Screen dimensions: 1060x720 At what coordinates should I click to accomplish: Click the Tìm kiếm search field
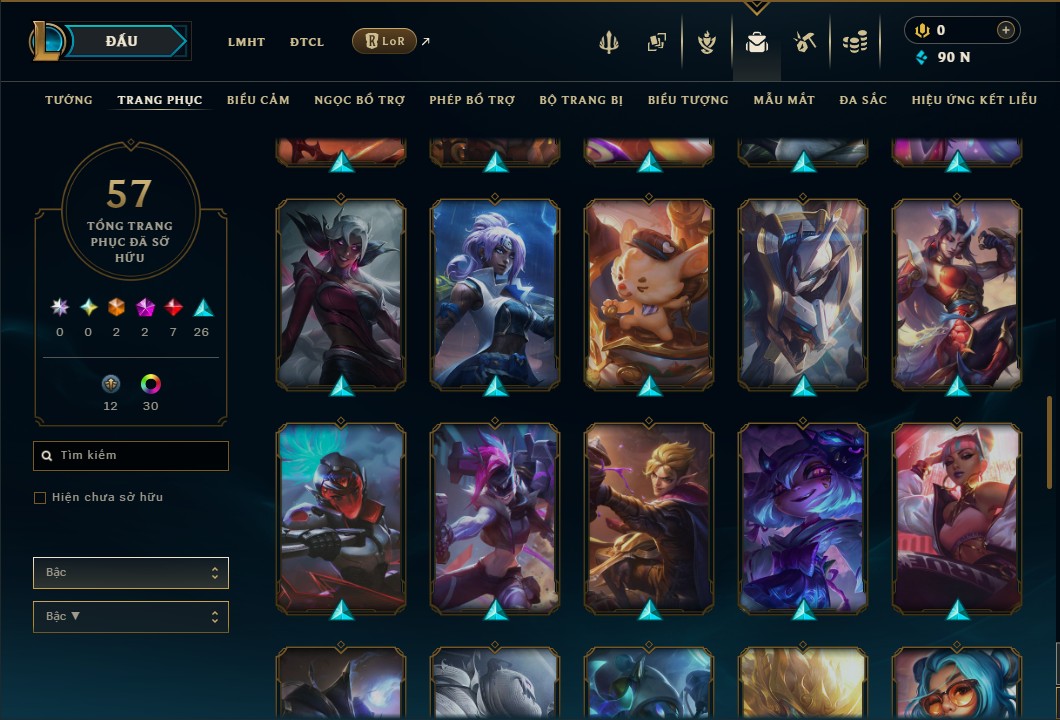[131, 456]
